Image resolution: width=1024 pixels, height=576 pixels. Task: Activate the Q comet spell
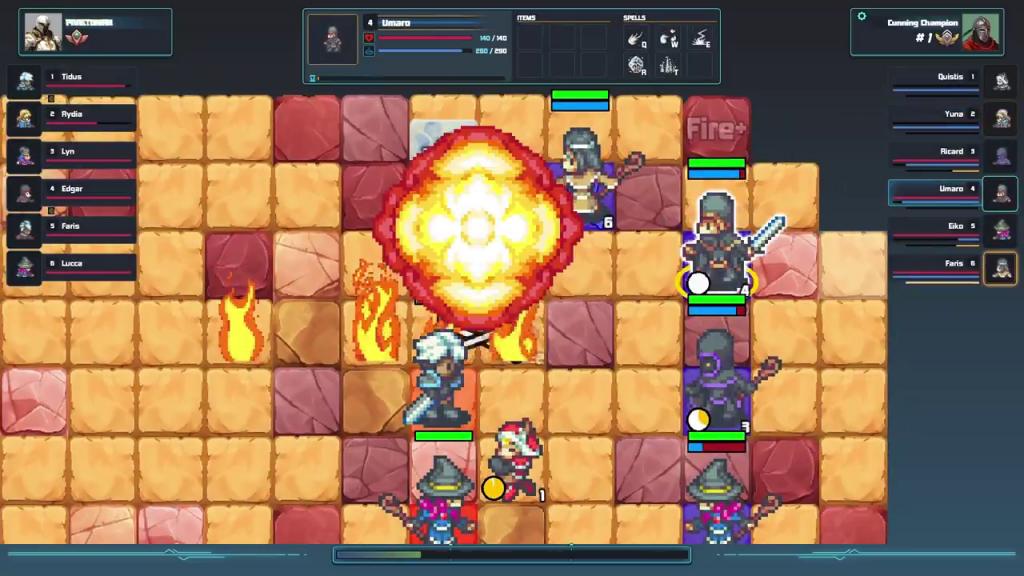636,40
